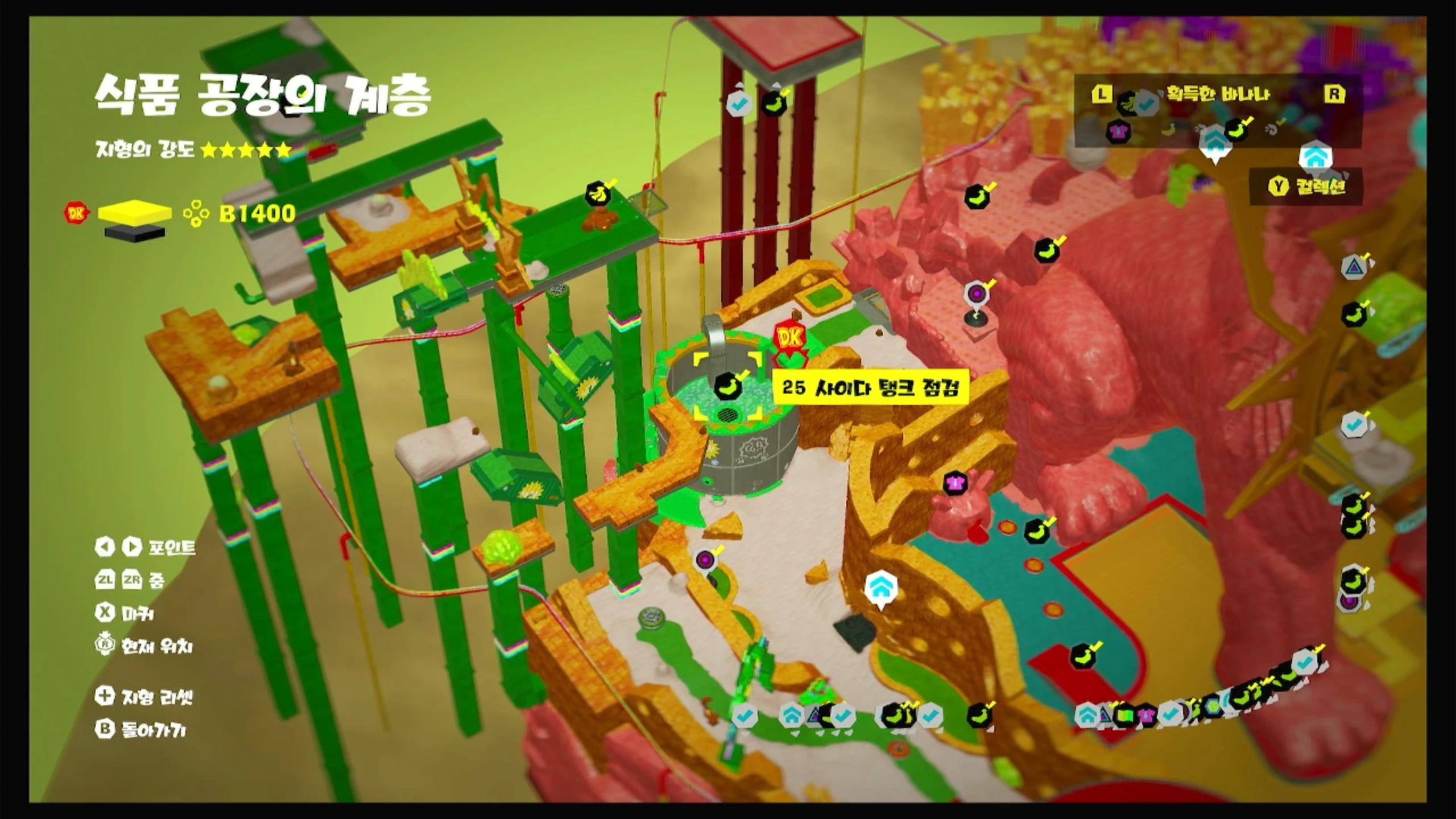This screenshot has width=1456, height=819.
Task: Select the yellow layer tile beside B1400
Action: point(135,213)
